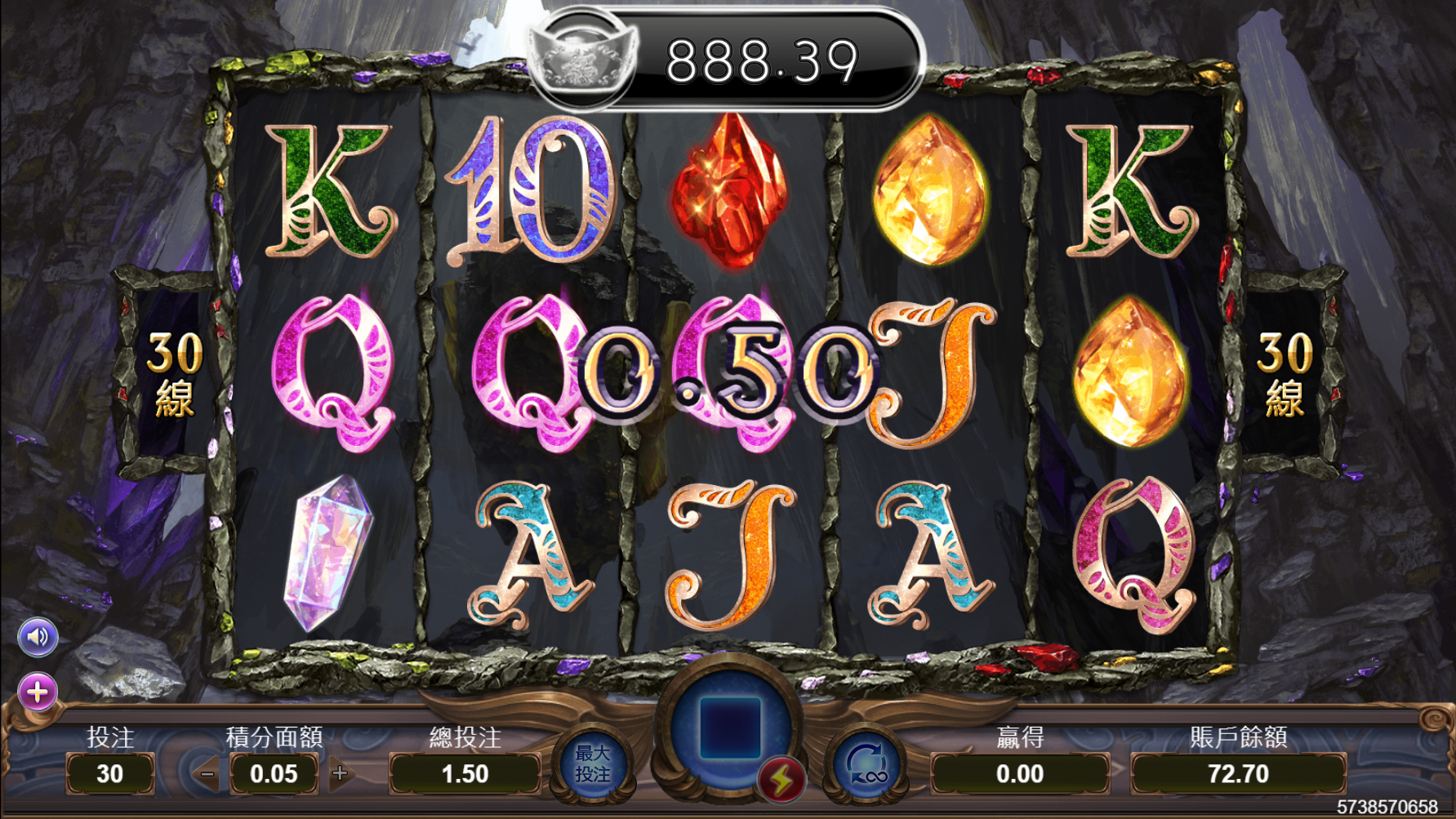The height and width of the screenshot is (819, 1456).
Task: Set the max bet (最大投注)
Action: [592, 763]
